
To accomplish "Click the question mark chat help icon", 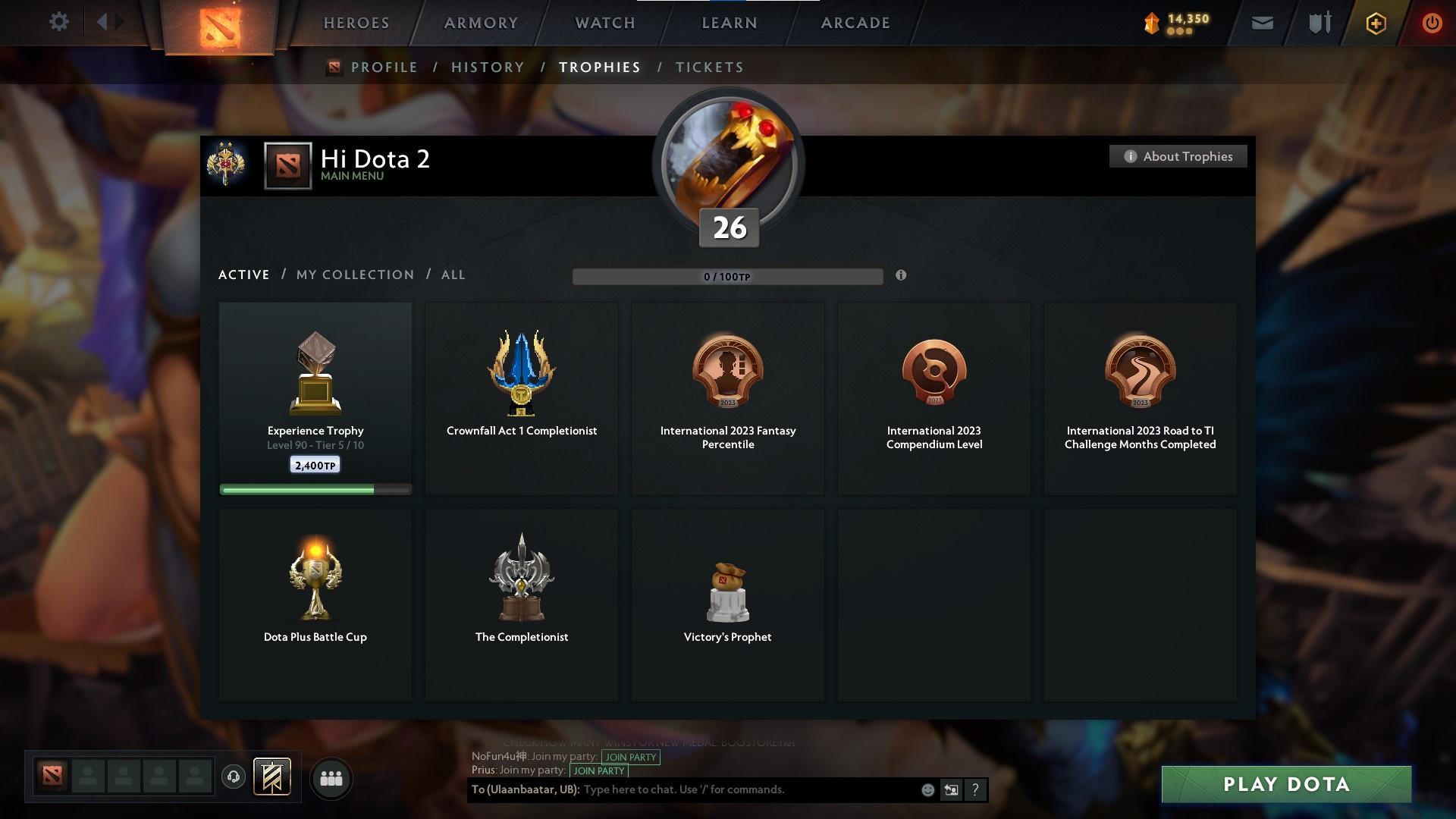I will [975, 789].
